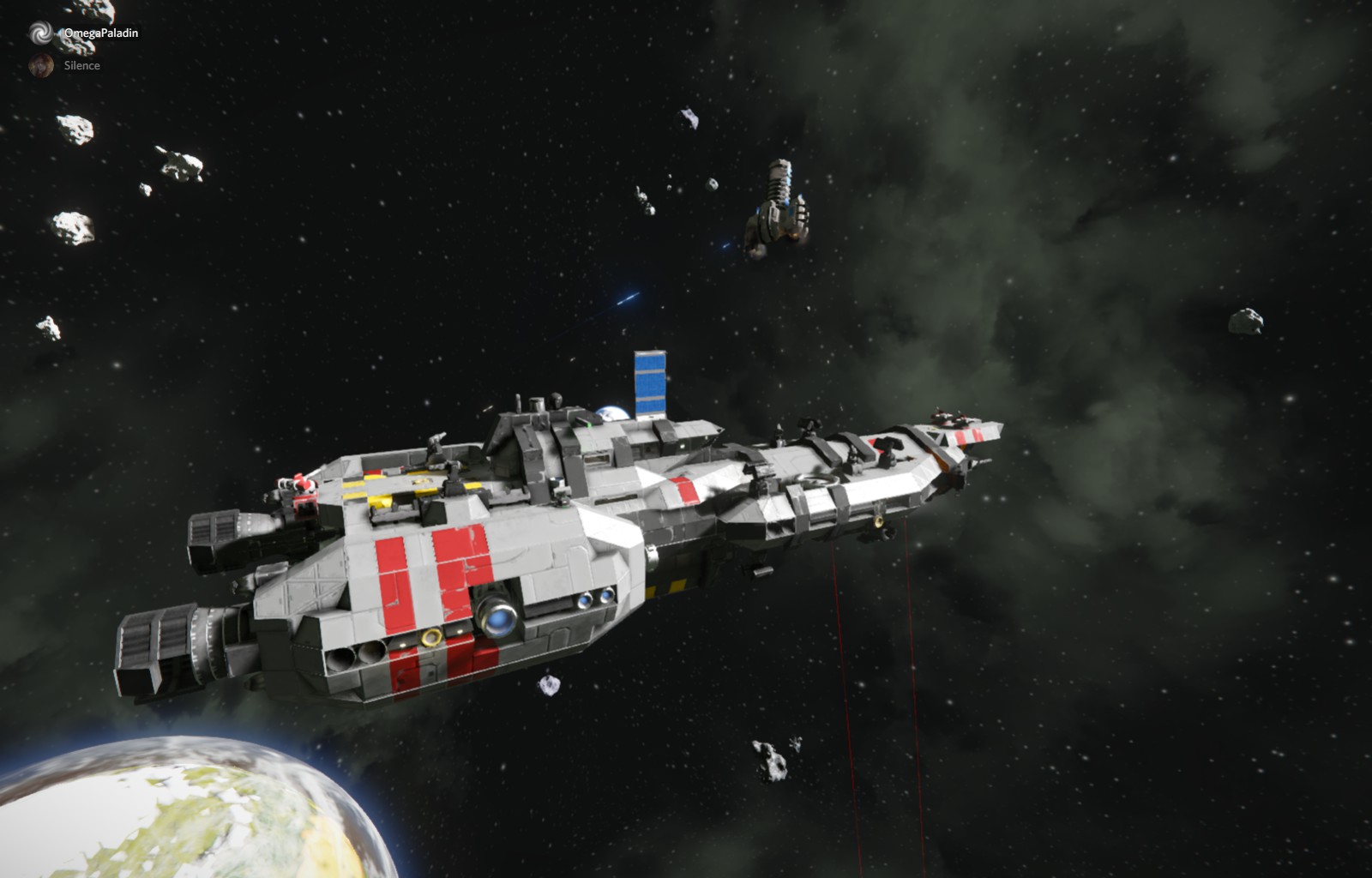
Task: Select OmegaPaladin in the voice overlay
Action: tap(99, 33)
